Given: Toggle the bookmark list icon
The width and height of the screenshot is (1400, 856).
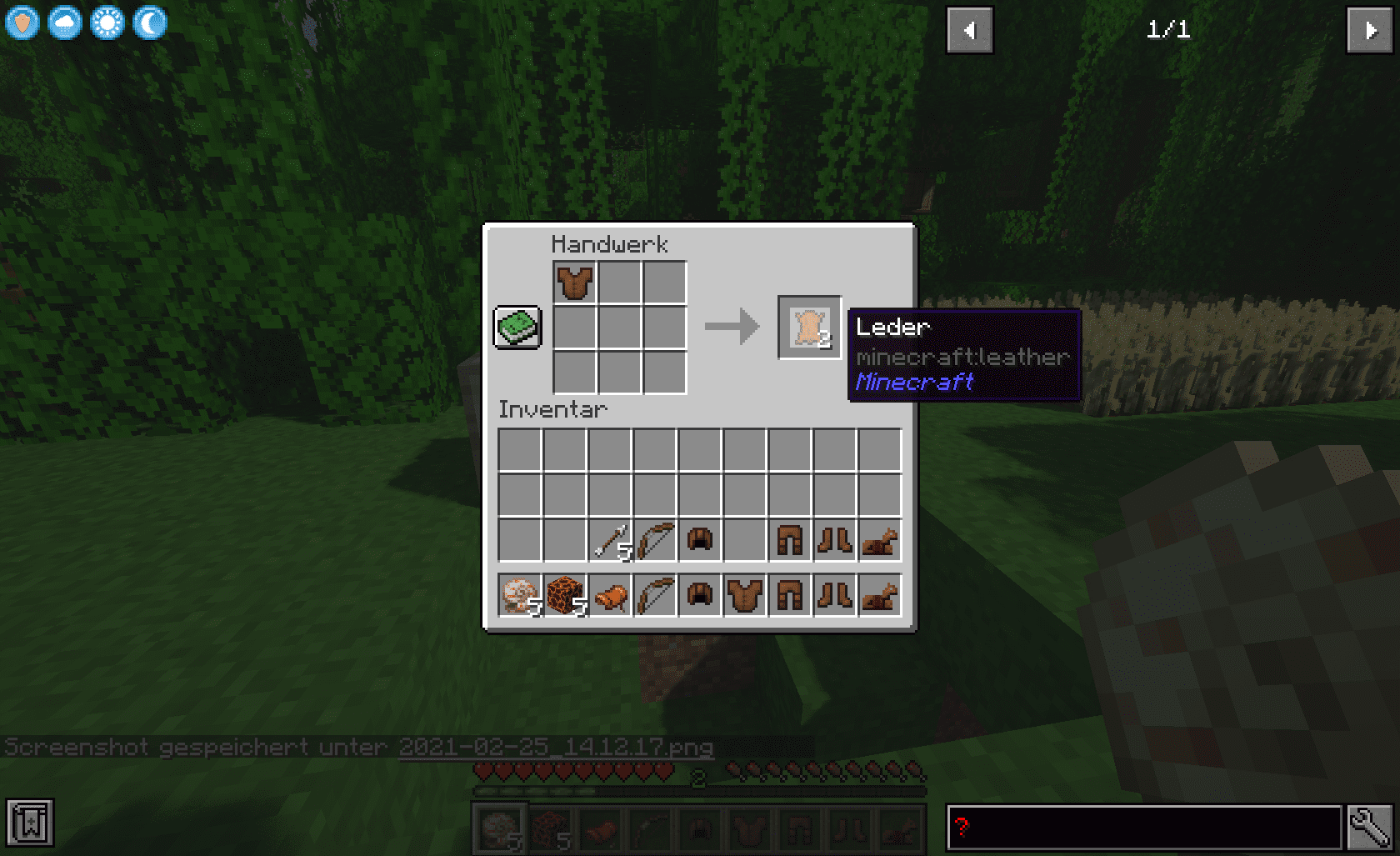Looking at the screenshot, I should 30,823.
